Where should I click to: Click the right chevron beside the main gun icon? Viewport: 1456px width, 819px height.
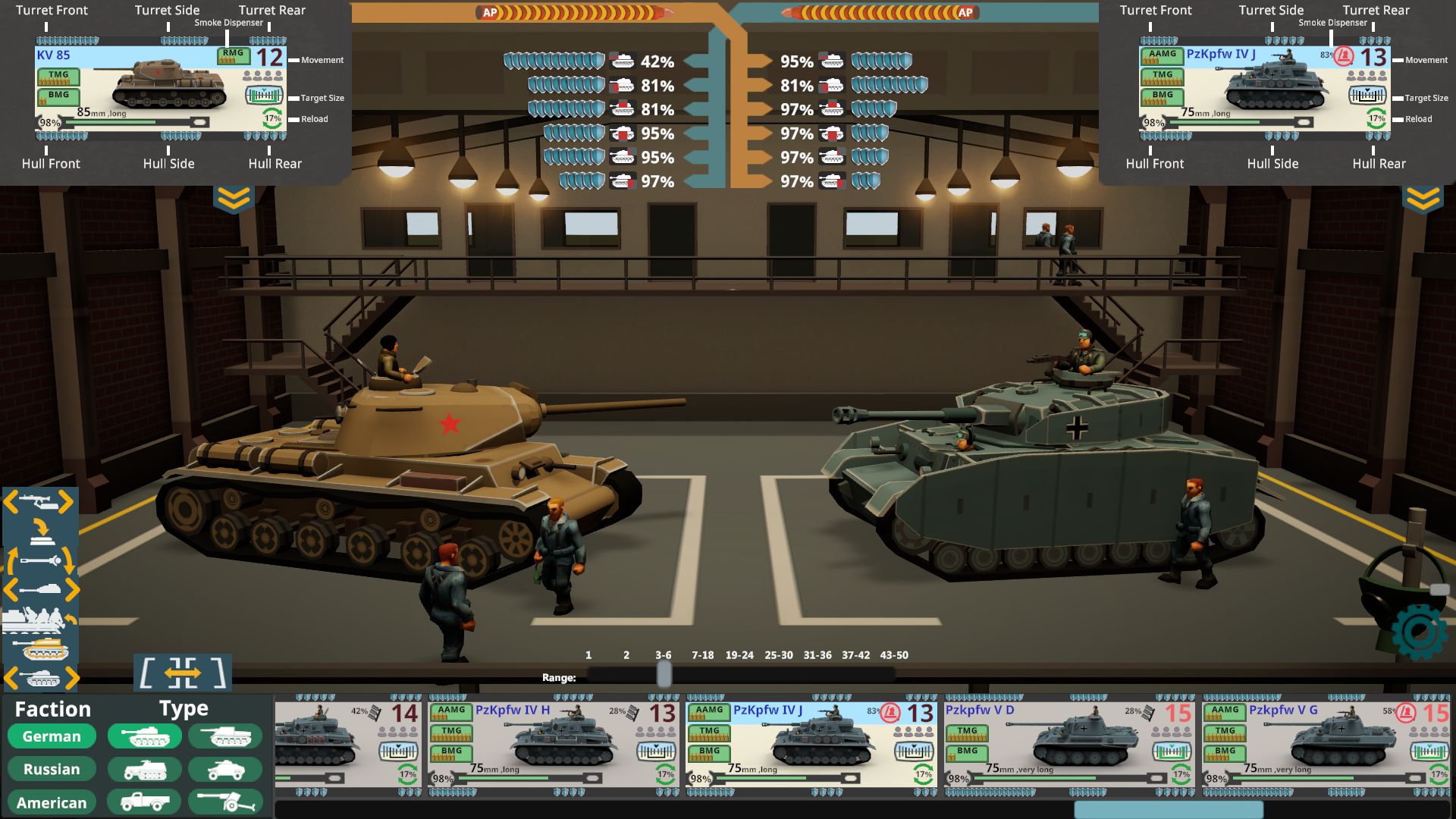click(x=74, y=588)
